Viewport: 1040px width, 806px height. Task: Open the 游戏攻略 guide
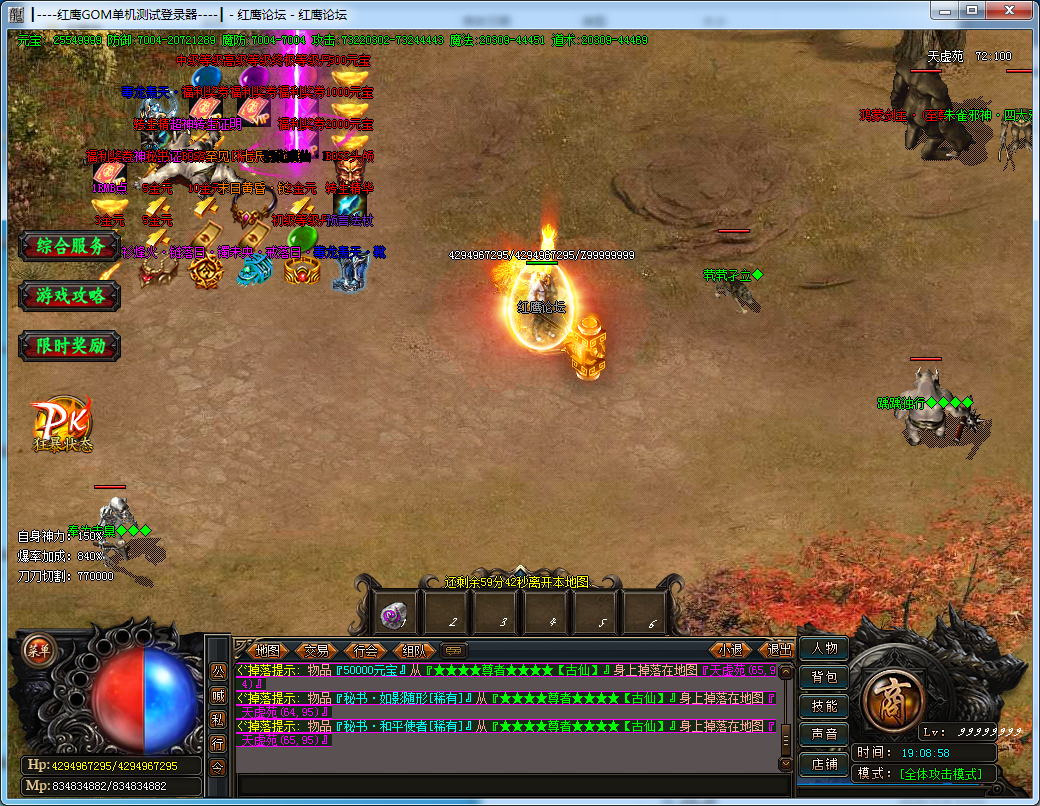coord(69,295)
